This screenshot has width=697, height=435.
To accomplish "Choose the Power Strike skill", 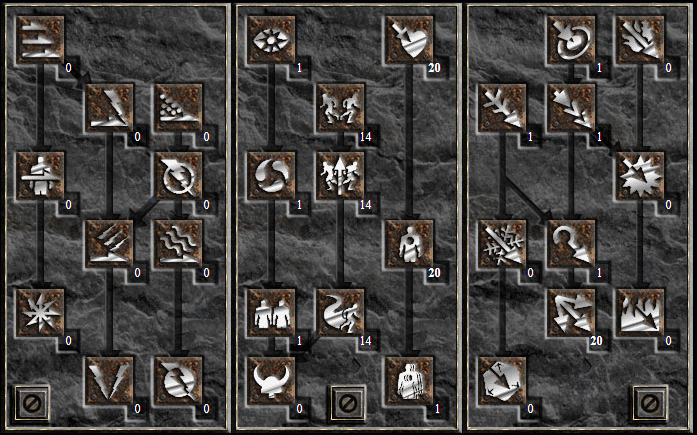I will tap(109, 108).
